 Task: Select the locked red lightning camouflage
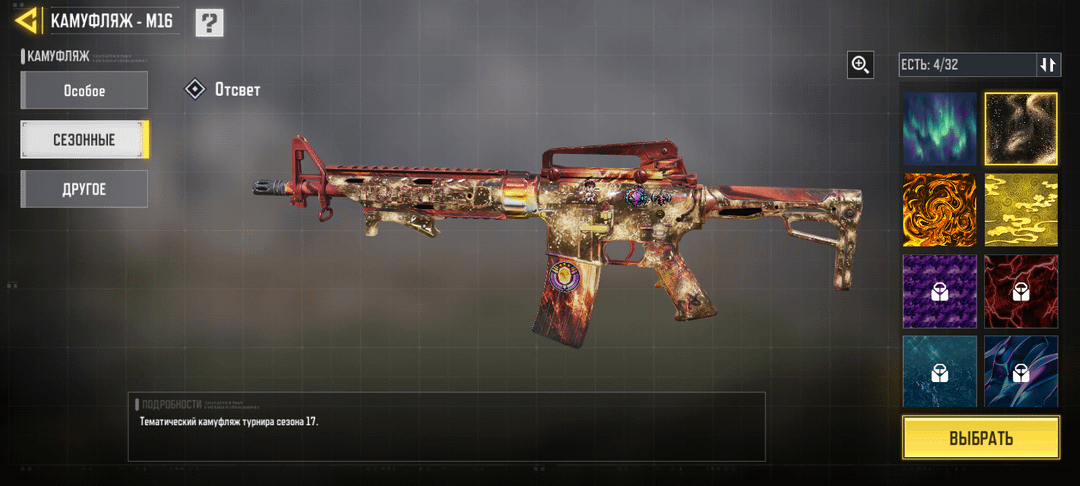(x=1021, y=290)
